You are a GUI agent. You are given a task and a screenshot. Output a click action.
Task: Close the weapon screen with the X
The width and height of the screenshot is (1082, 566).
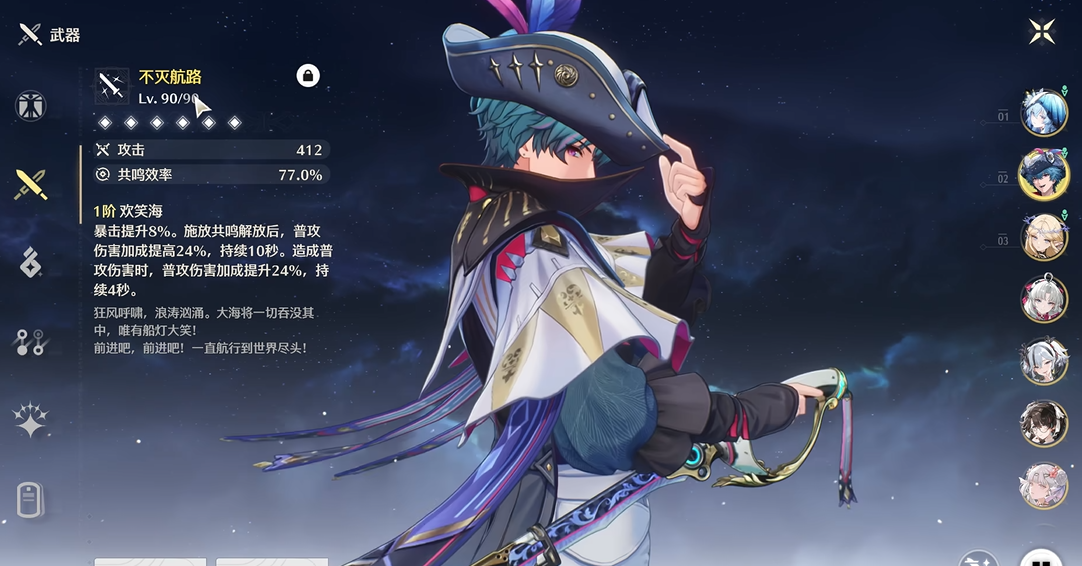[x=1042, y=32]
